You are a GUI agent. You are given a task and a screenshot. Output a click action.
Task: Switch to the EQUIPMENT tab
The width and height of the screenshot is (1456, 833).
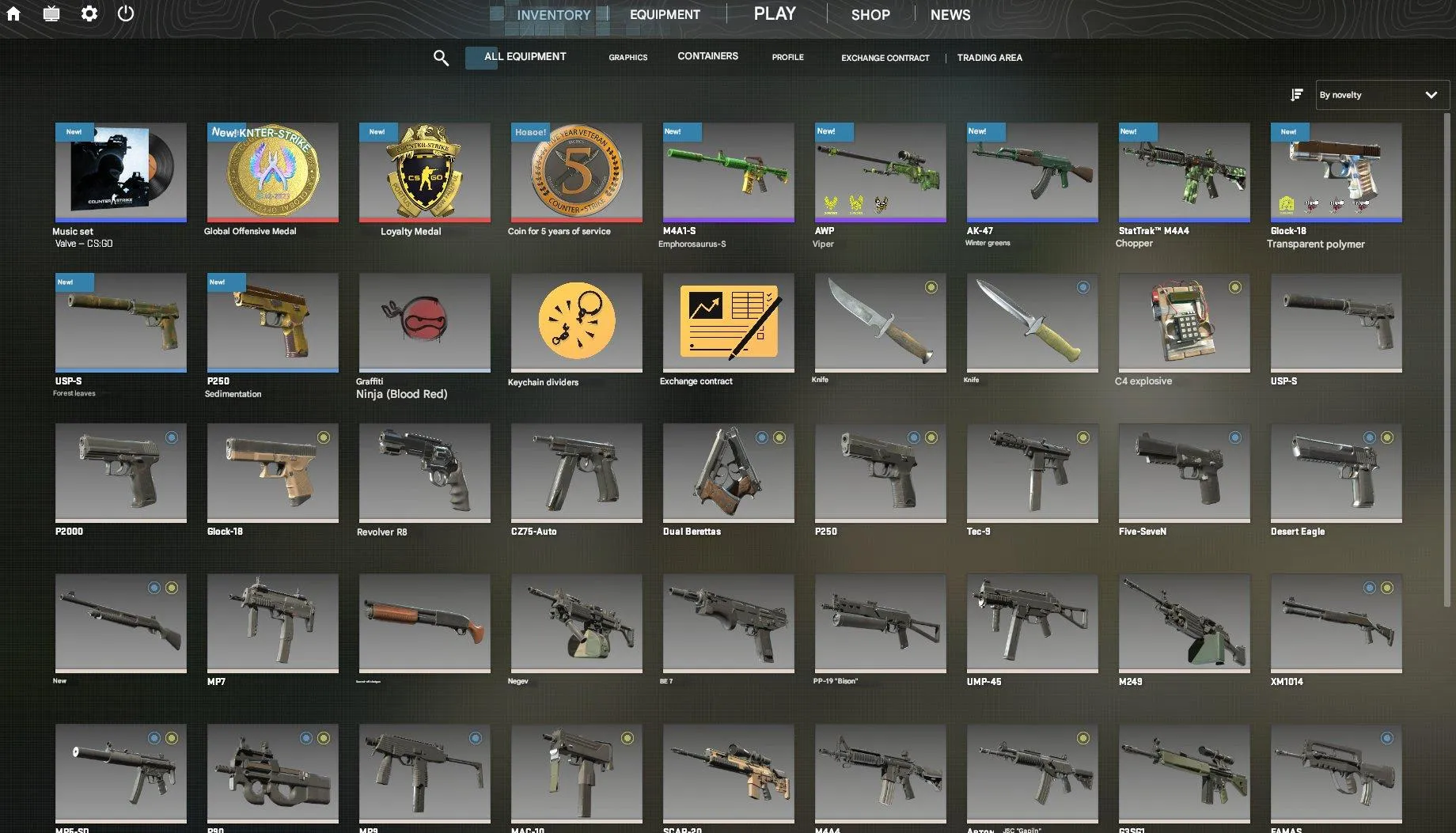coord(664,13)
